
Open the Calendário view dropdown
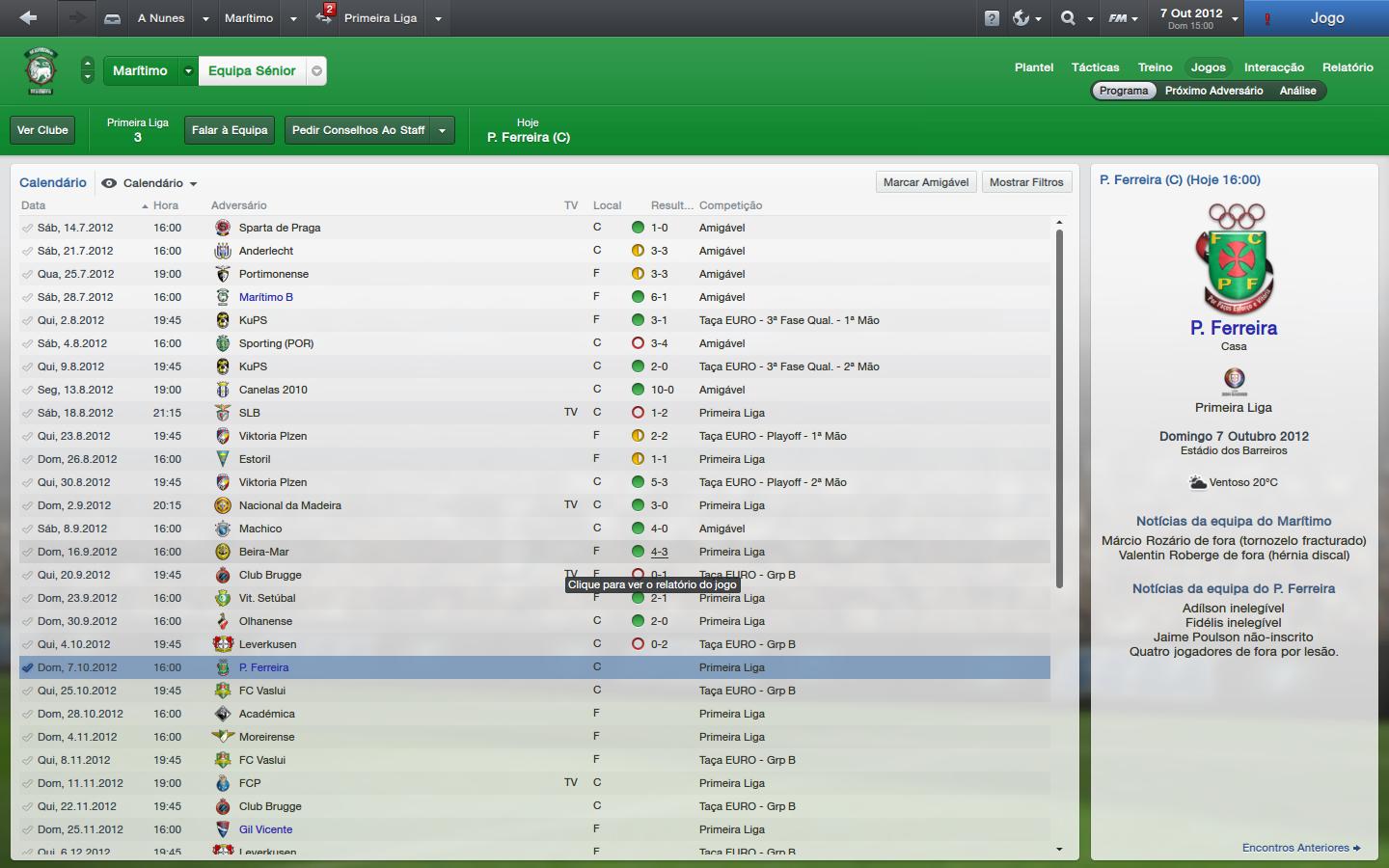pos(159,183)
